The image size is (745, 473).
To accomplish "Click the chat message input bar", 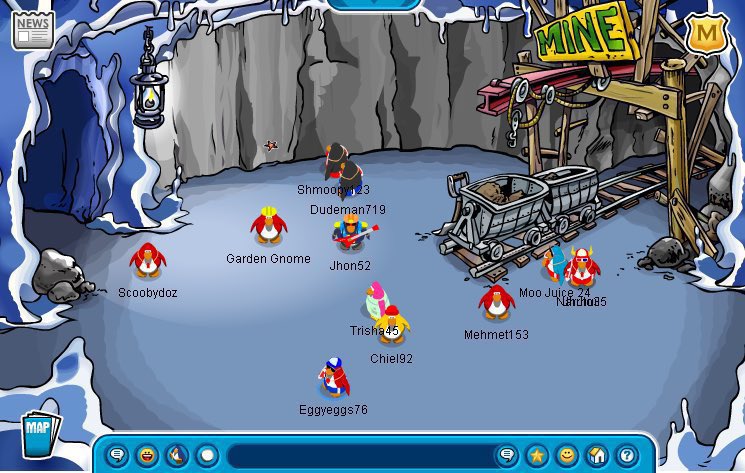I will point(360,456).
